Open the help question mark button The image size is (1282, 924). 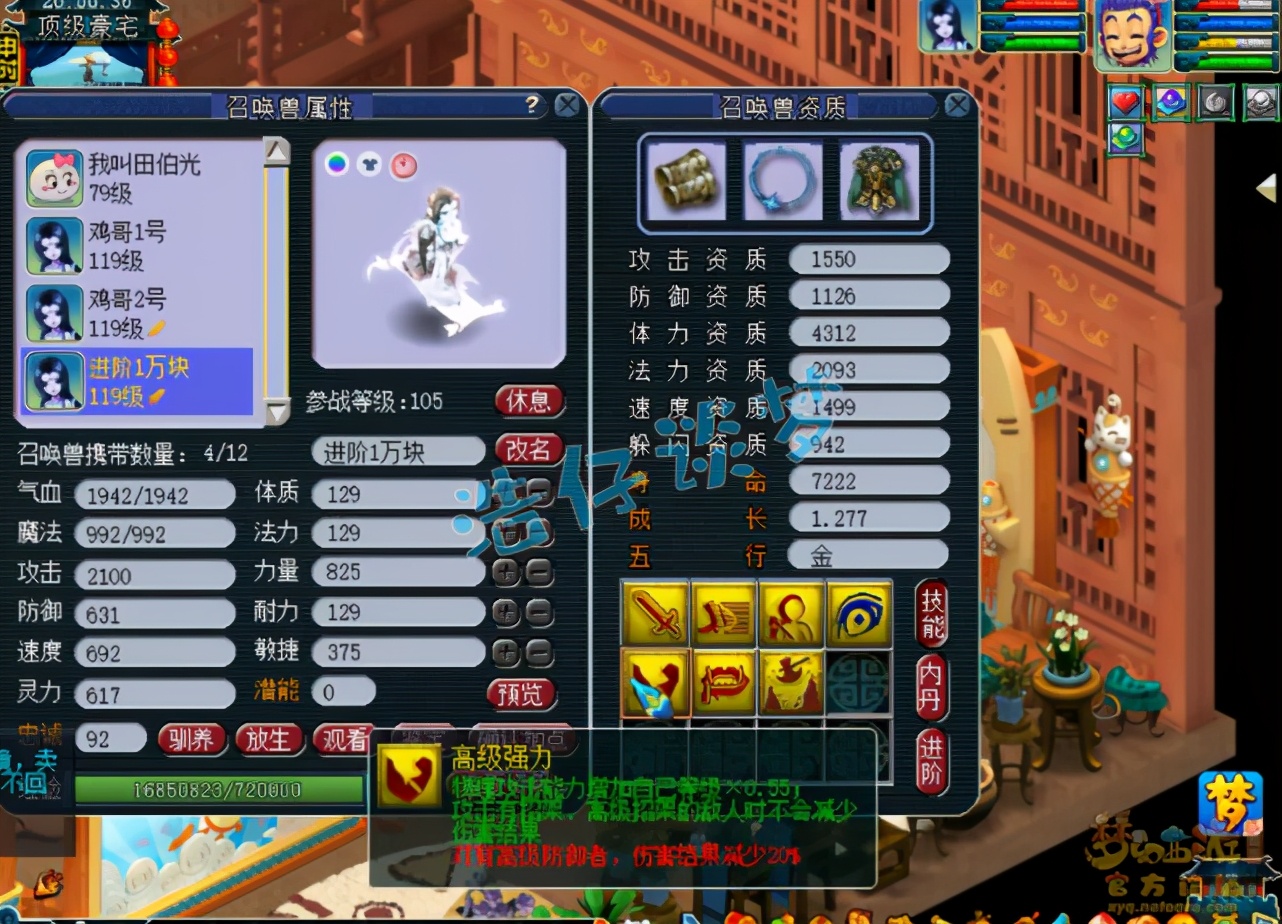(532, 104)
